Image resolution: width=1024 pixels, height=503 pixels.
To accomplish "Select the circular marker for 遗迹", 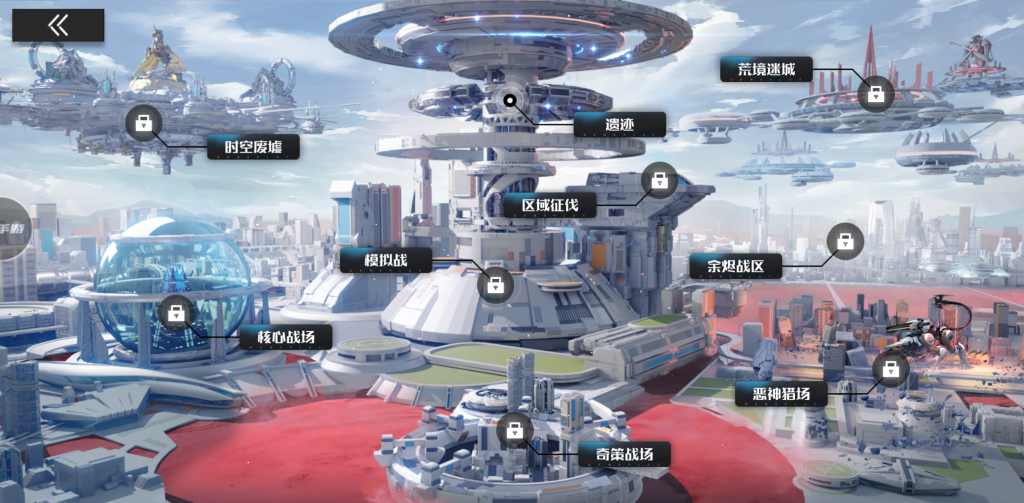I will coord(510,99).
